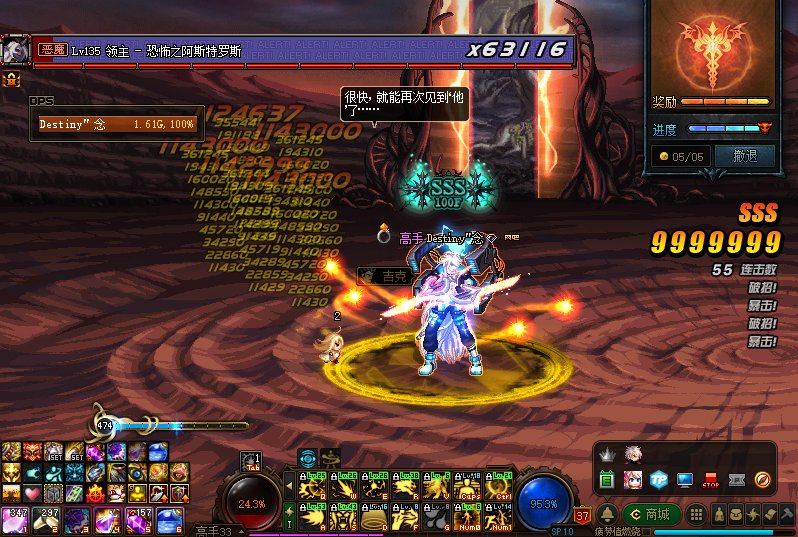Click the silver crown icon
Viewport: 798px width, 537px height.
click(x=606, y=455)
